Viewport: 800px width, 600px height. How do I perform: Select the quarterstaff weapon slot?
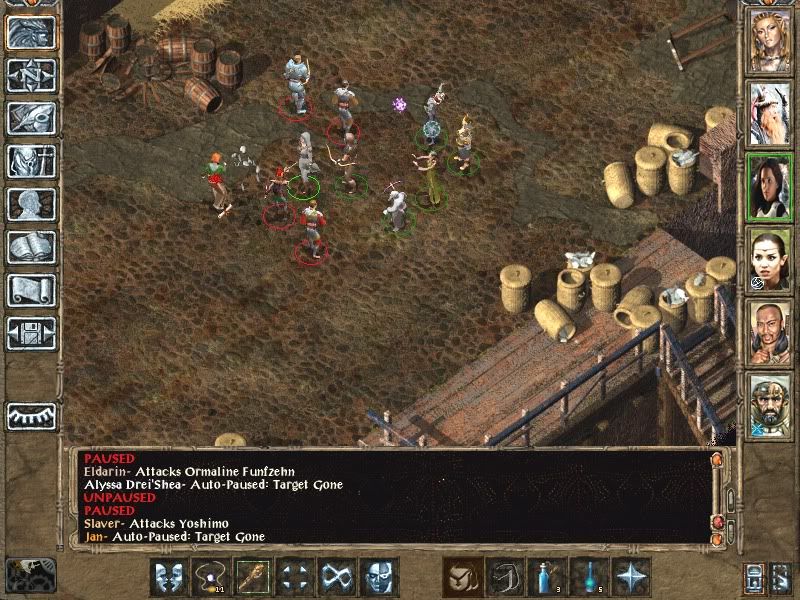[251, 577]
